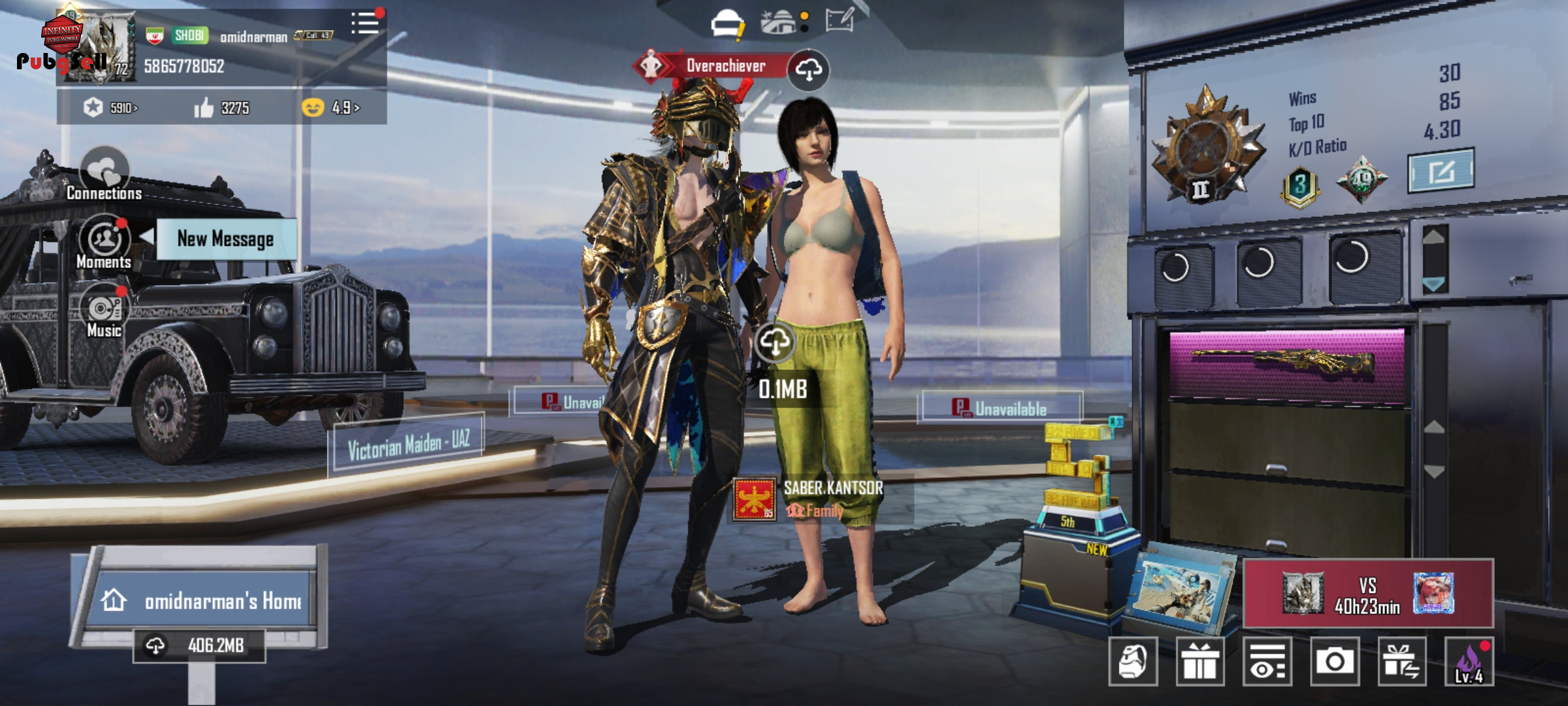Give a like to this profile

(x=204, y=108)
